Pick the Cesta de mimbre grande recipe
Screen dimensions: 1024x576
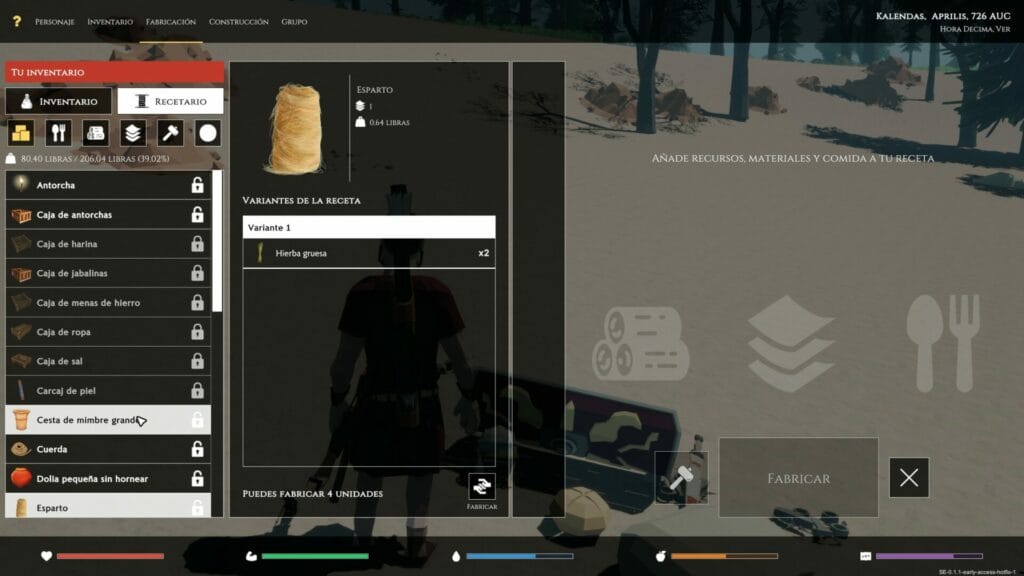[108, 420]
